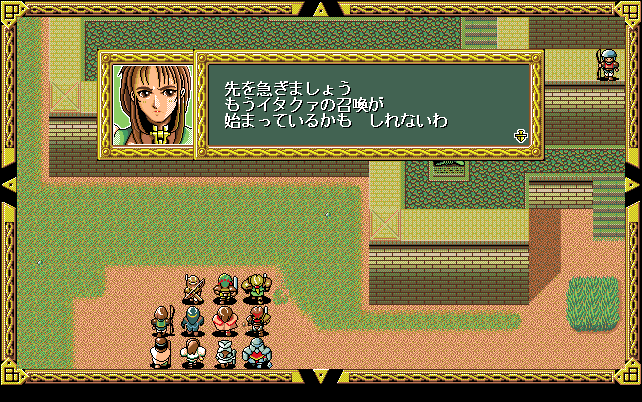
Task: Advance the green dialogue text box
Action: (x=368, y=105)
